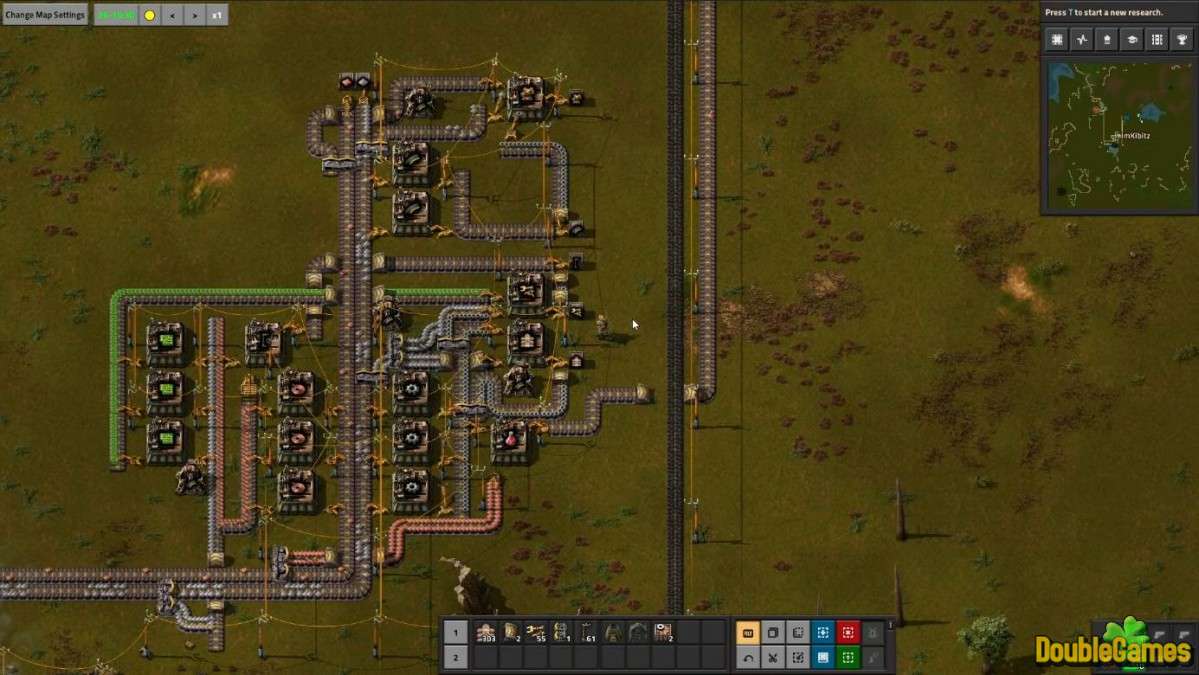Activate the red deconstruction planner shortcut

coord(848,632)
